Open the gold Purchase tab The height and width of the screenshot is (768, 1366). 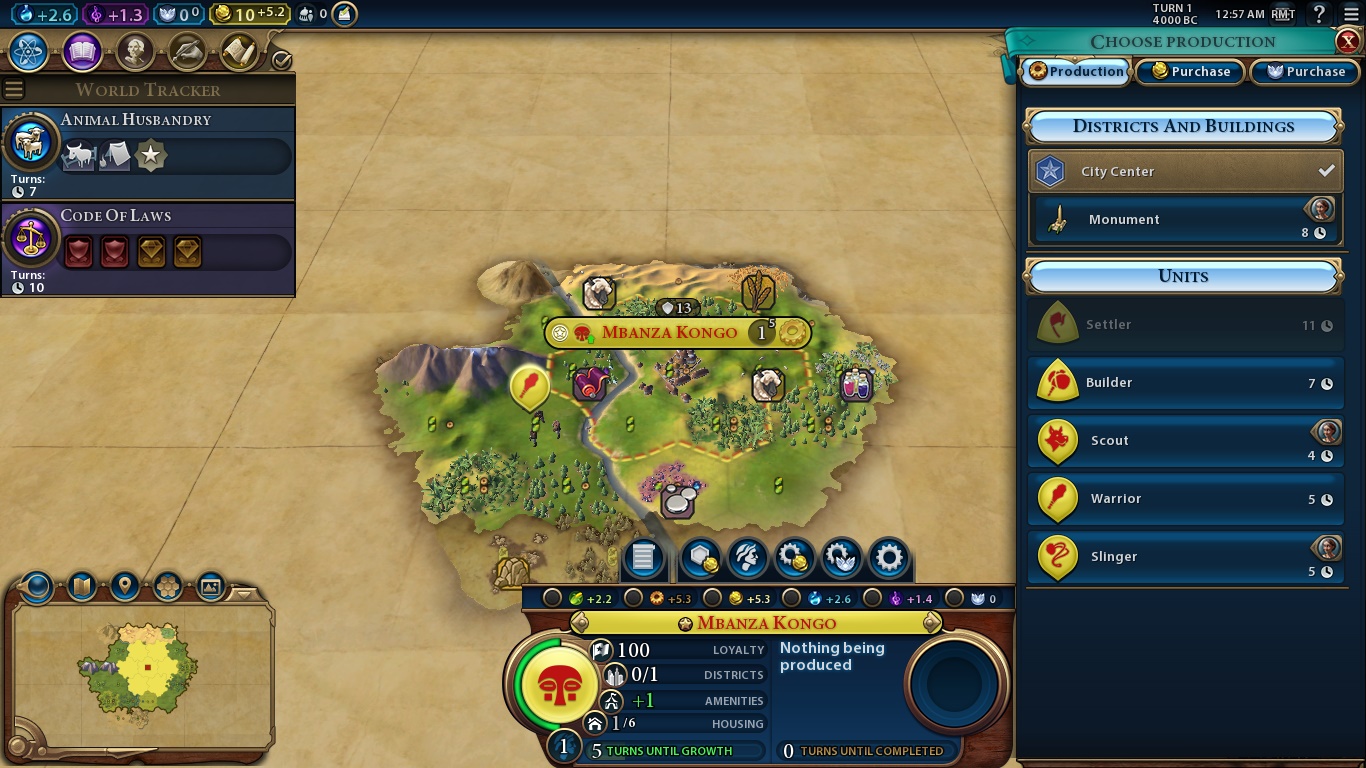[1190, 72]
